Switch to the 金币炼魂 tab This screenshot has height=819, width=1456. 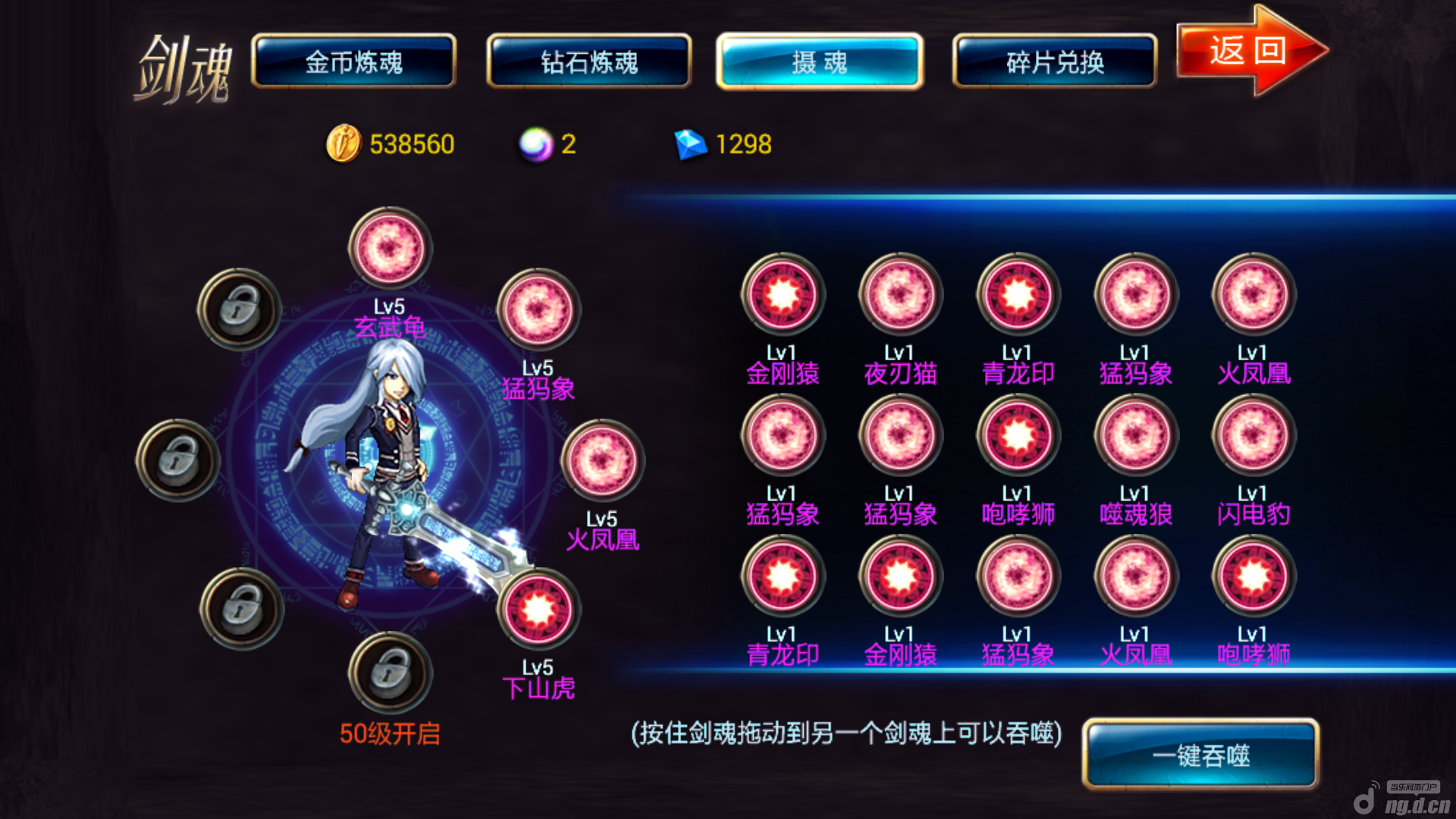(353, 61)
